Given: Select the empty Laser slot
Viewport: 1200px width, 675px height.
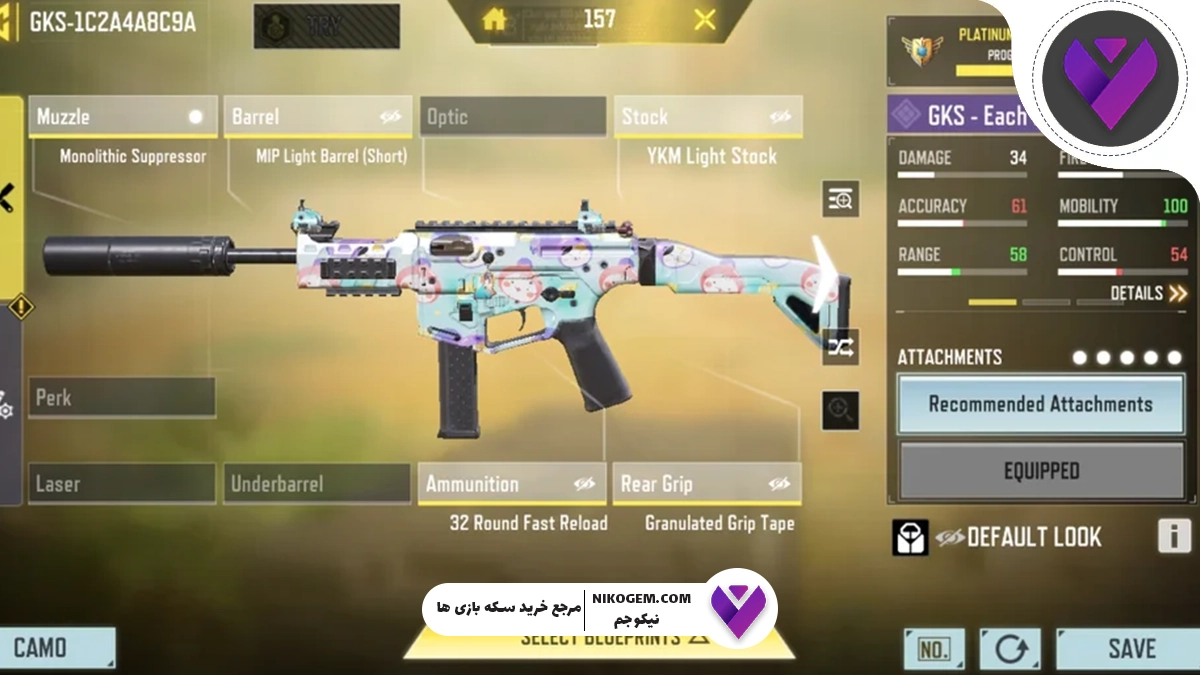Looking at the screenshot, I should pyautogui.click(x=122, y=484).
